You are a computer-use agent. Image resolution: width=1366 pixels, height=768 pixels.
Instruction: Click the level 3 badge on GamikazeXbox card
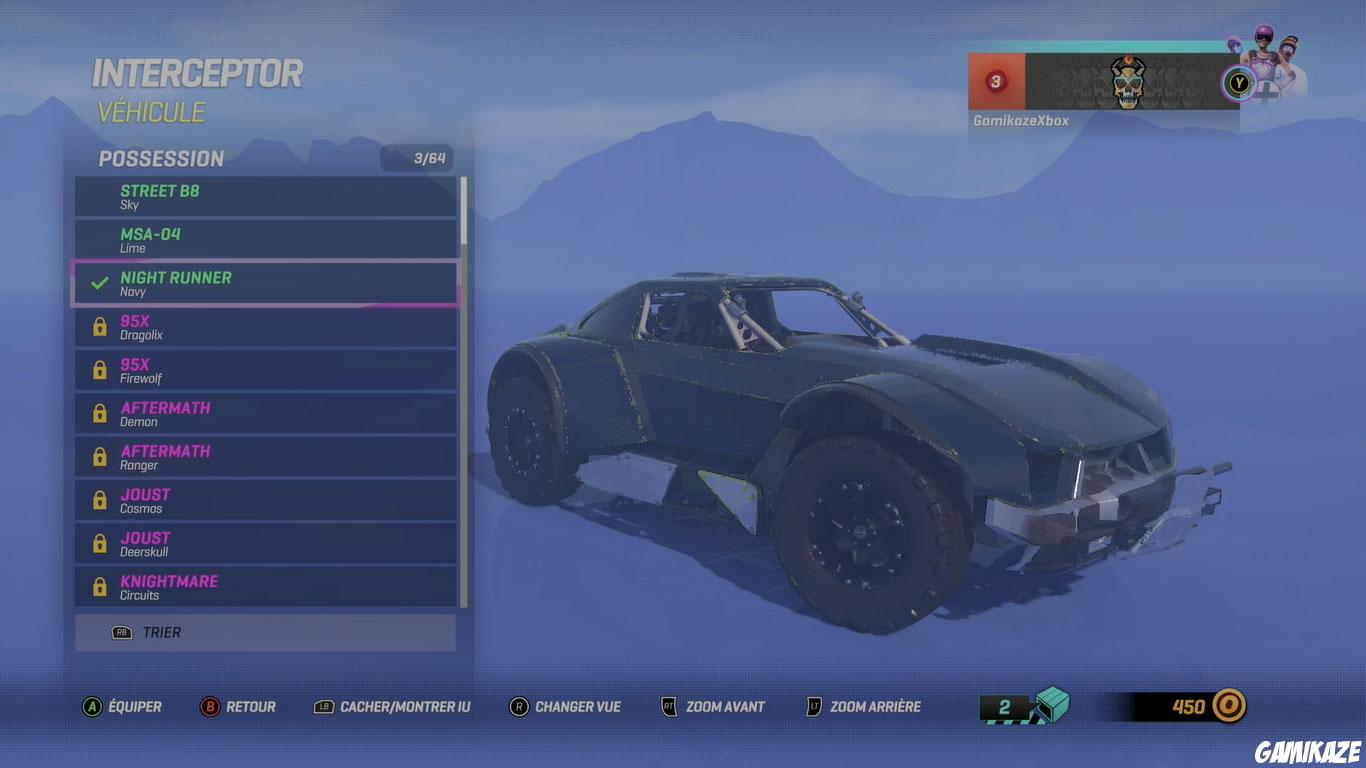[x=994, y=83]
